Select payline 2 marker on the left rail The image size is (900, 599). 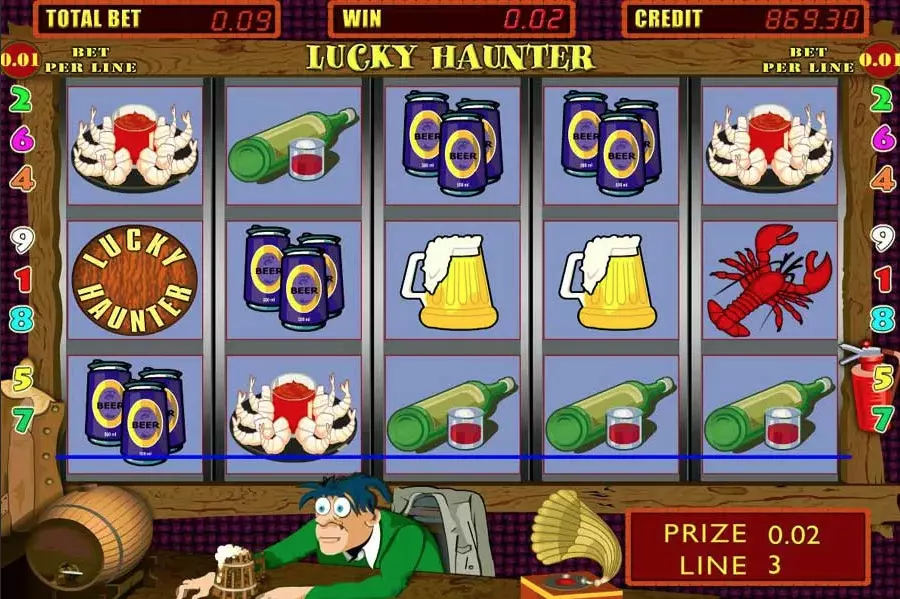coord(20,99)
